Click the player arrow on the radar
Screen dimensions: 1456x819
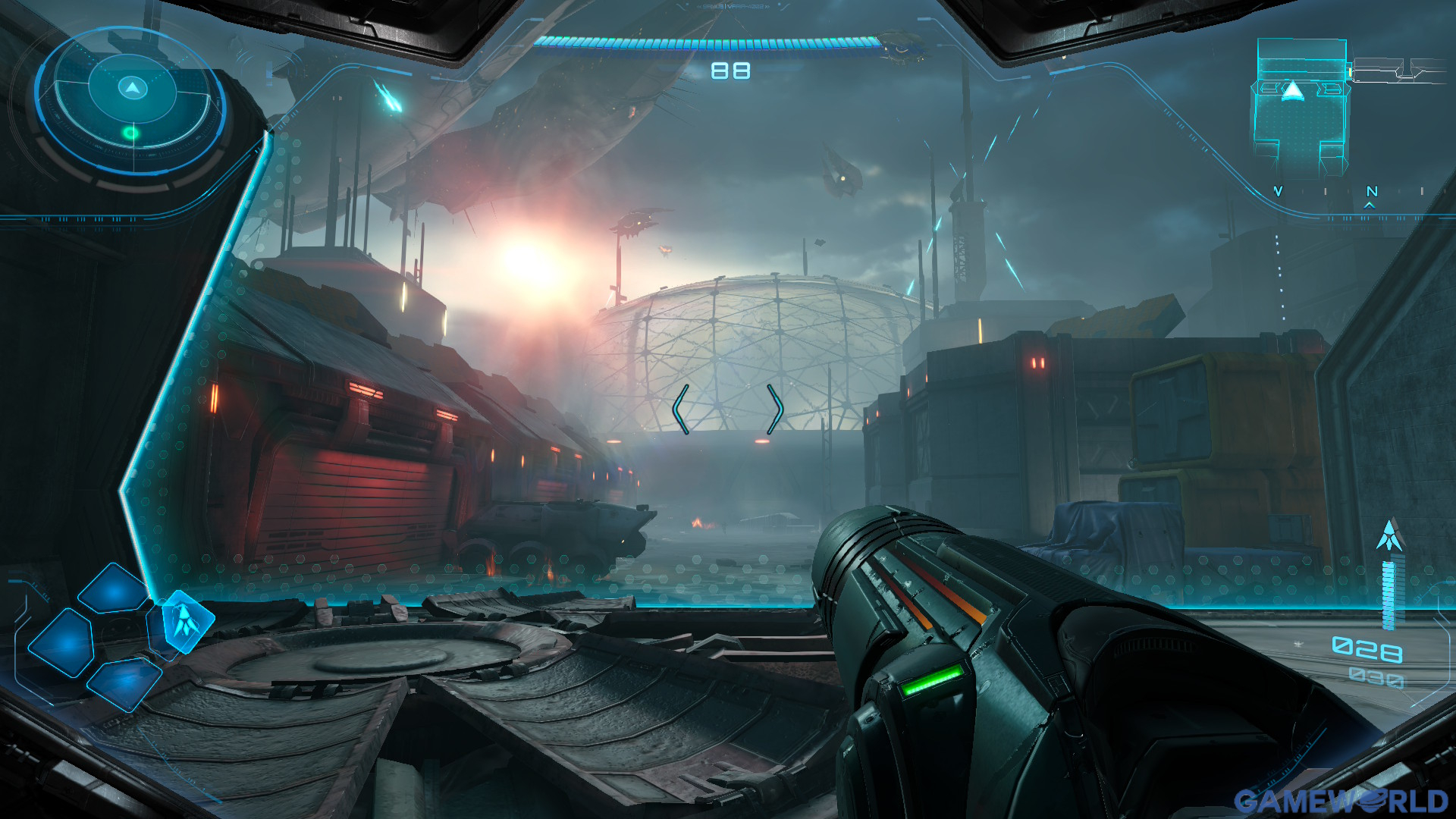coord(131,87)
